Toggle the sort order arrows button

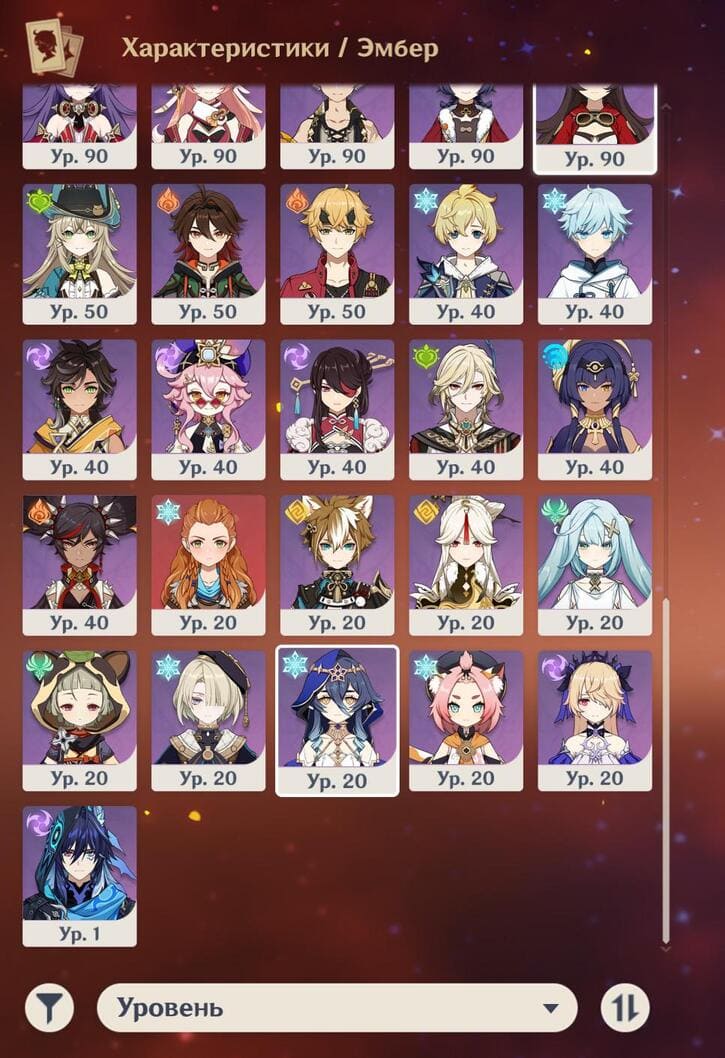pyautogui.click(x=625, y=1008)
